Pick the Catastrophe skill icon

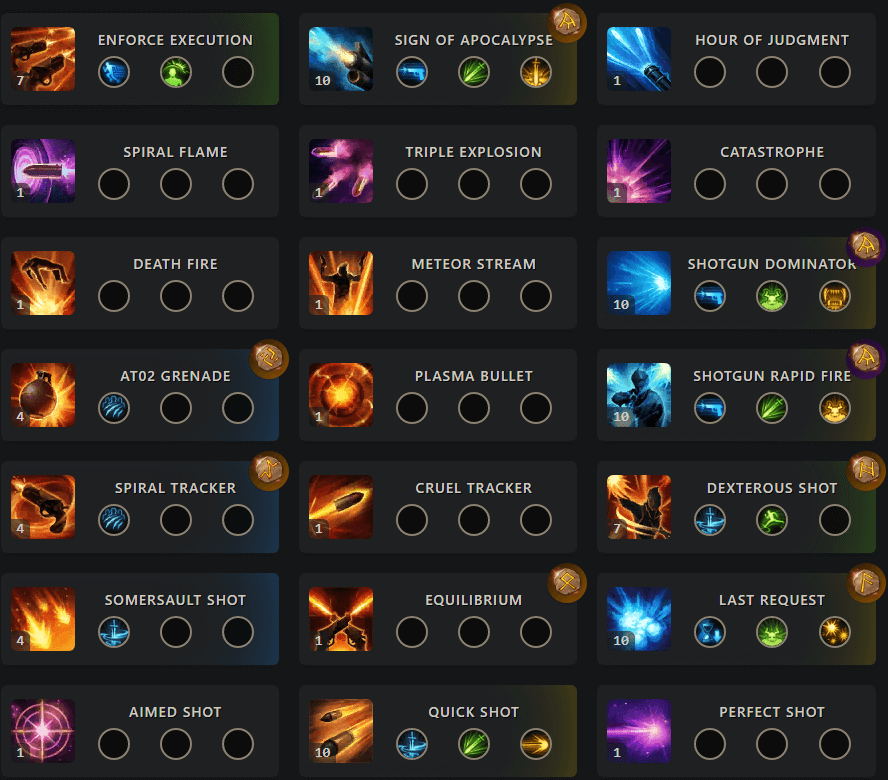639,171
